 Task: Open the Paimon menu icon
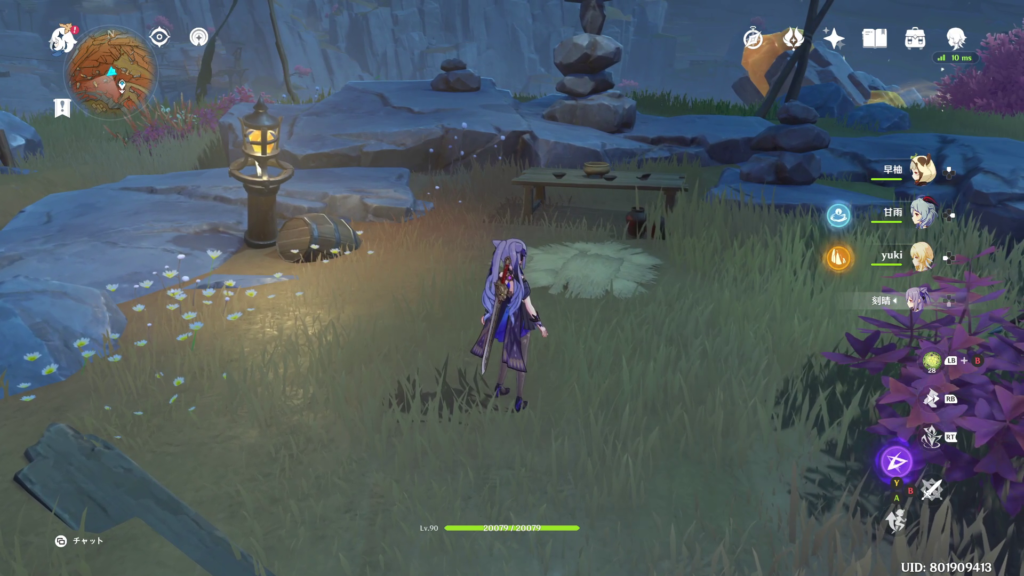(x=63, y=40)
